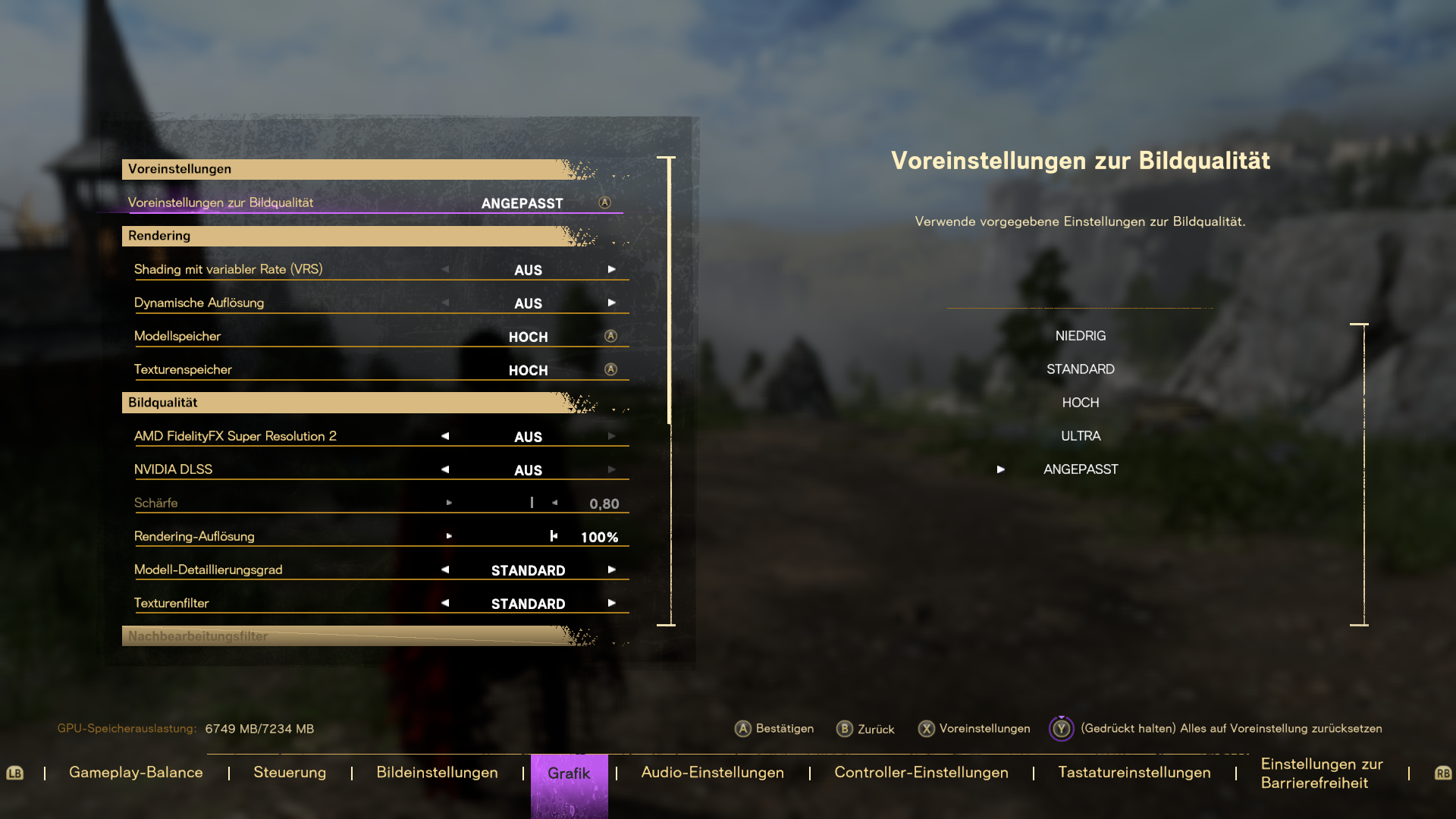Click the X Voreinstellungen button icon
1456x819 pixels.
(x=927, y=729)
